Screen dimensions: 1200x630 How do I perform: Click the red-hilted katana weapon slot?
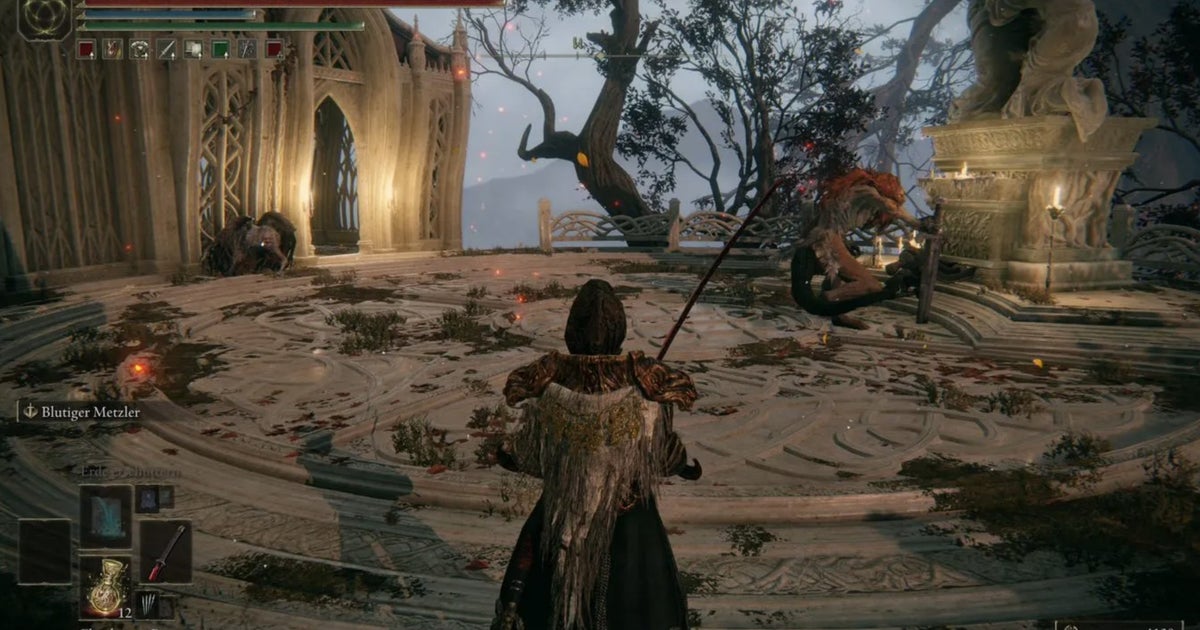coord(165,552)
